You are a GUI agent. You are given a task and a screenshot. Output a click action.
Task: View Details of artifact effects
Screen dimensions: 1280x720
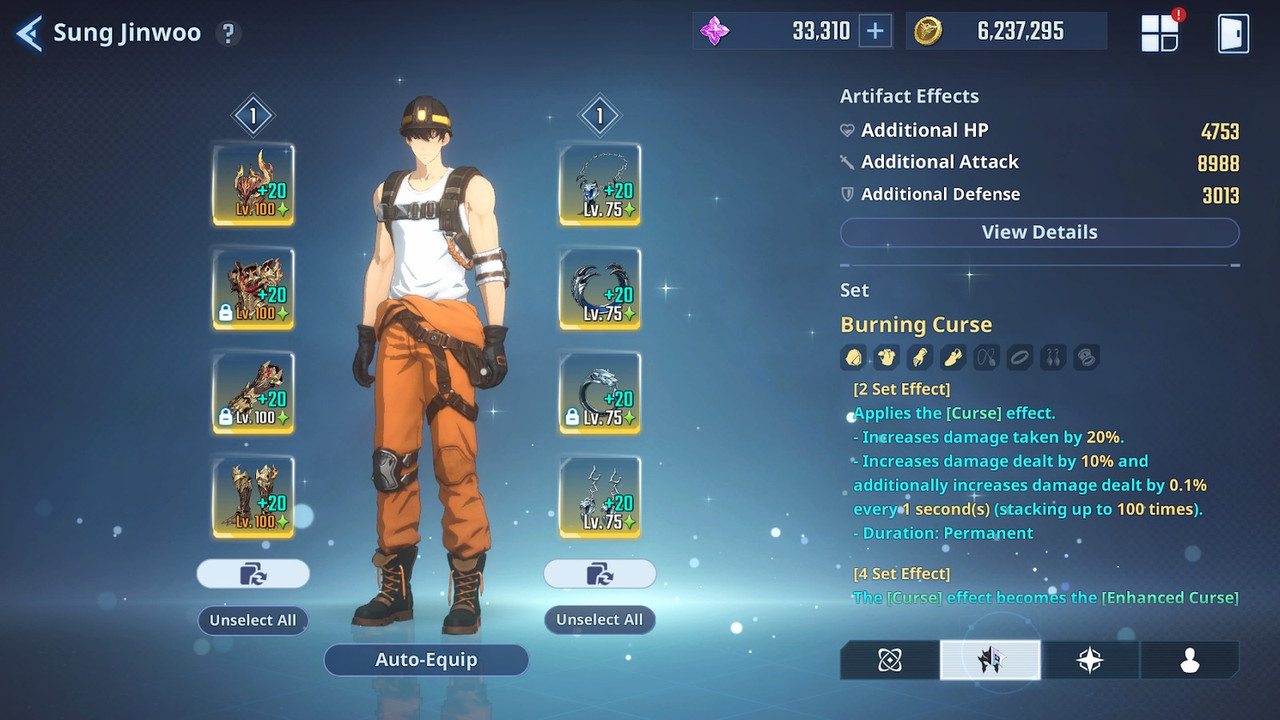point(1039,232)
